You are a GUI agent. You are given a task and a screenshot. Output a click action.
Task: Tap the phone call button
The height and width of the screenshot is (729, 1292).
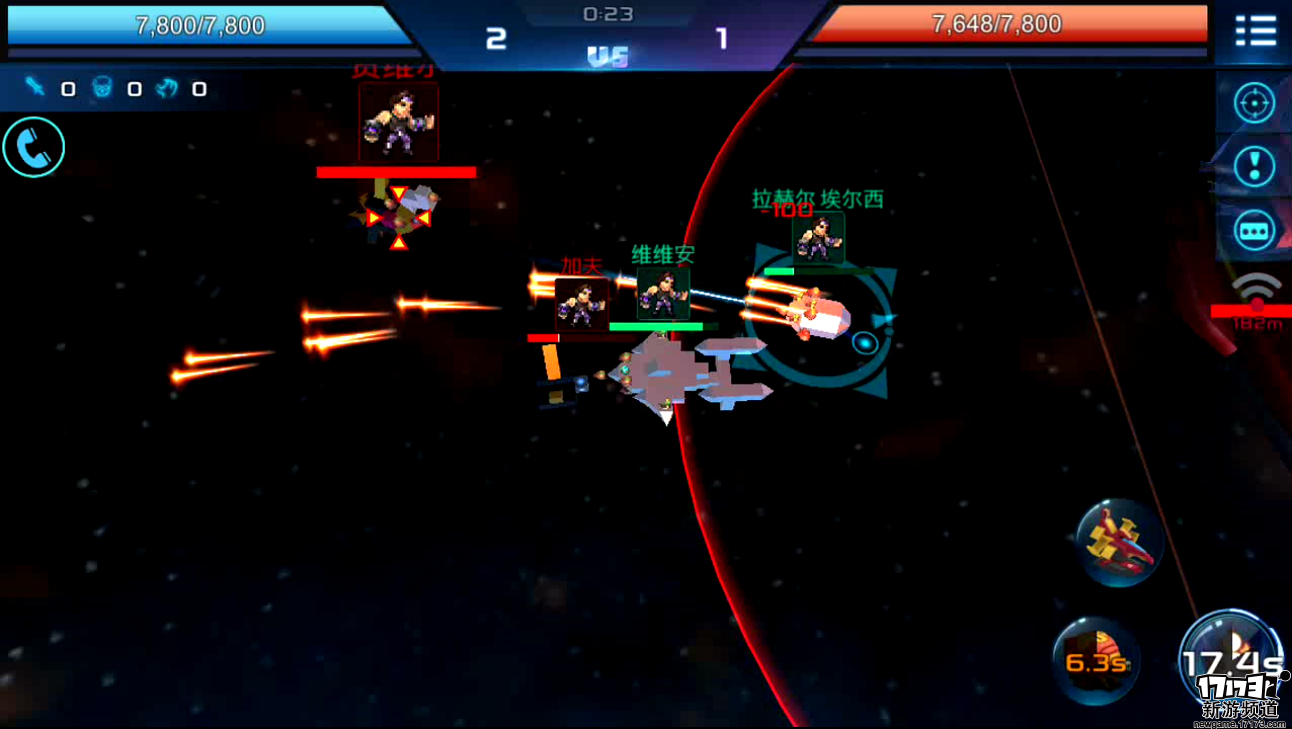(34, 148)
